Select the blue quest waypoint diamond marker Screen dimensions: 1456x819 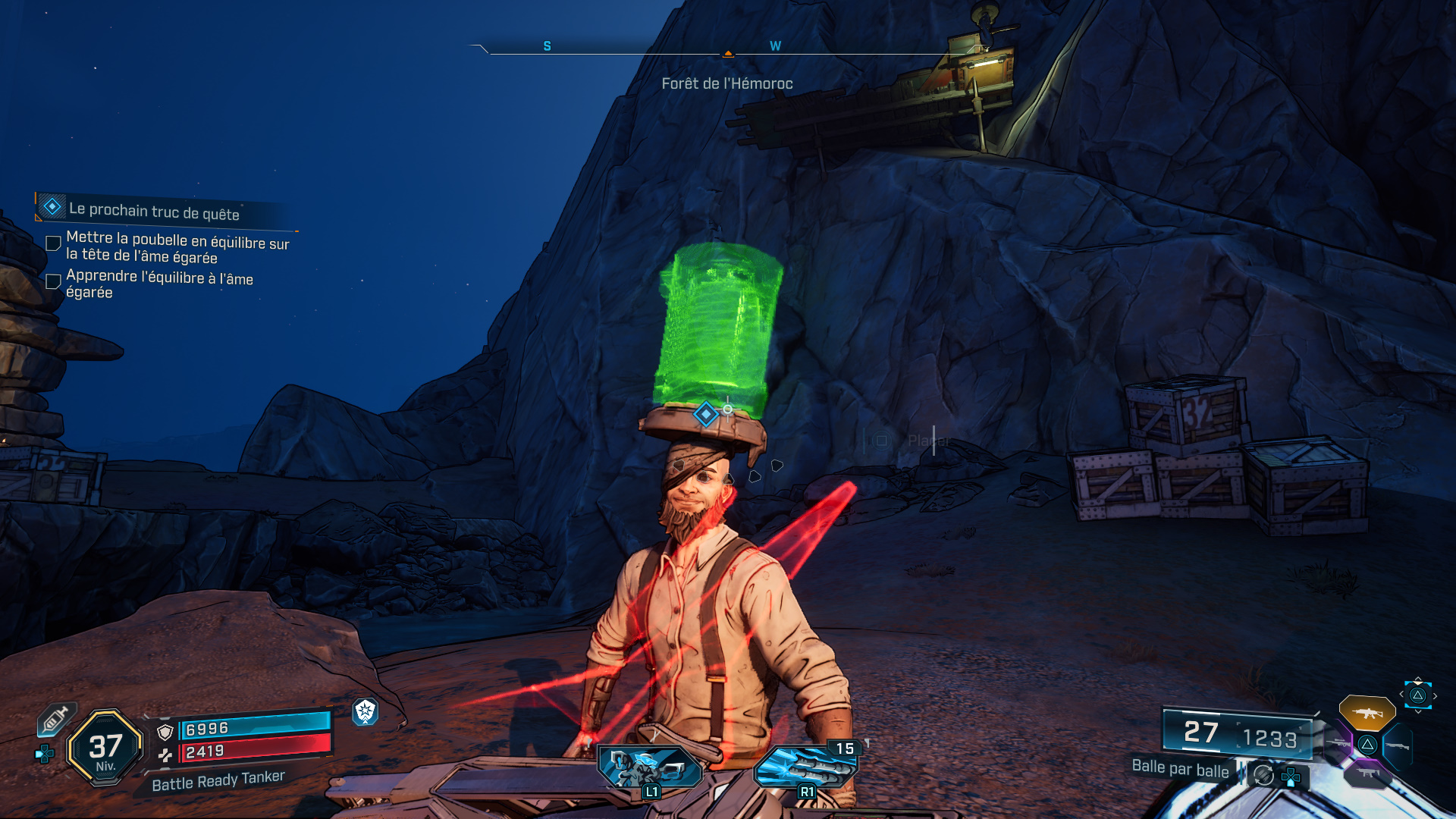point(706,414)
